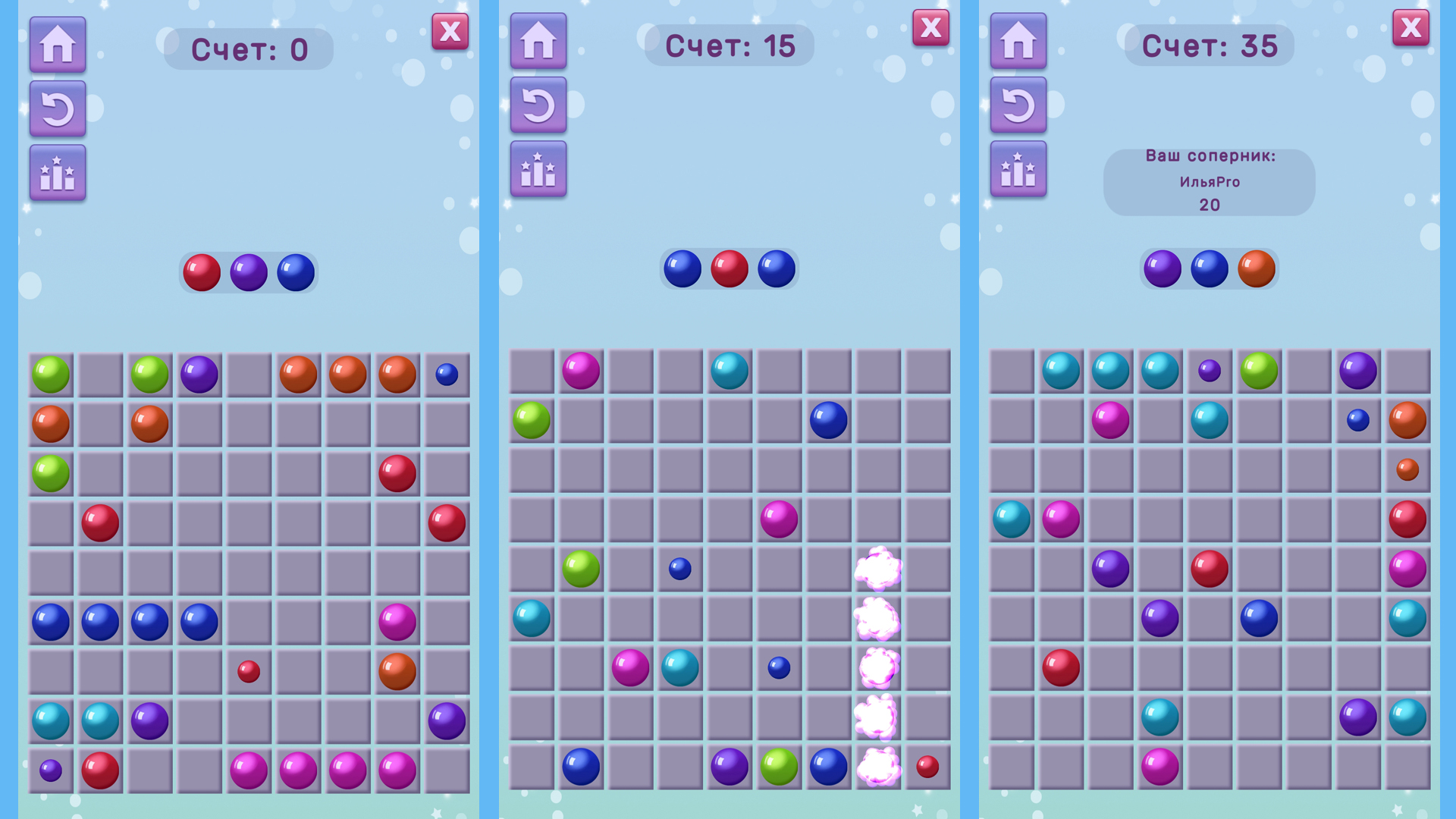The width and height of the screenshot is (1456, 819).
Task: Open the score label showing Счет: 35
Action: pos(1207,45)
